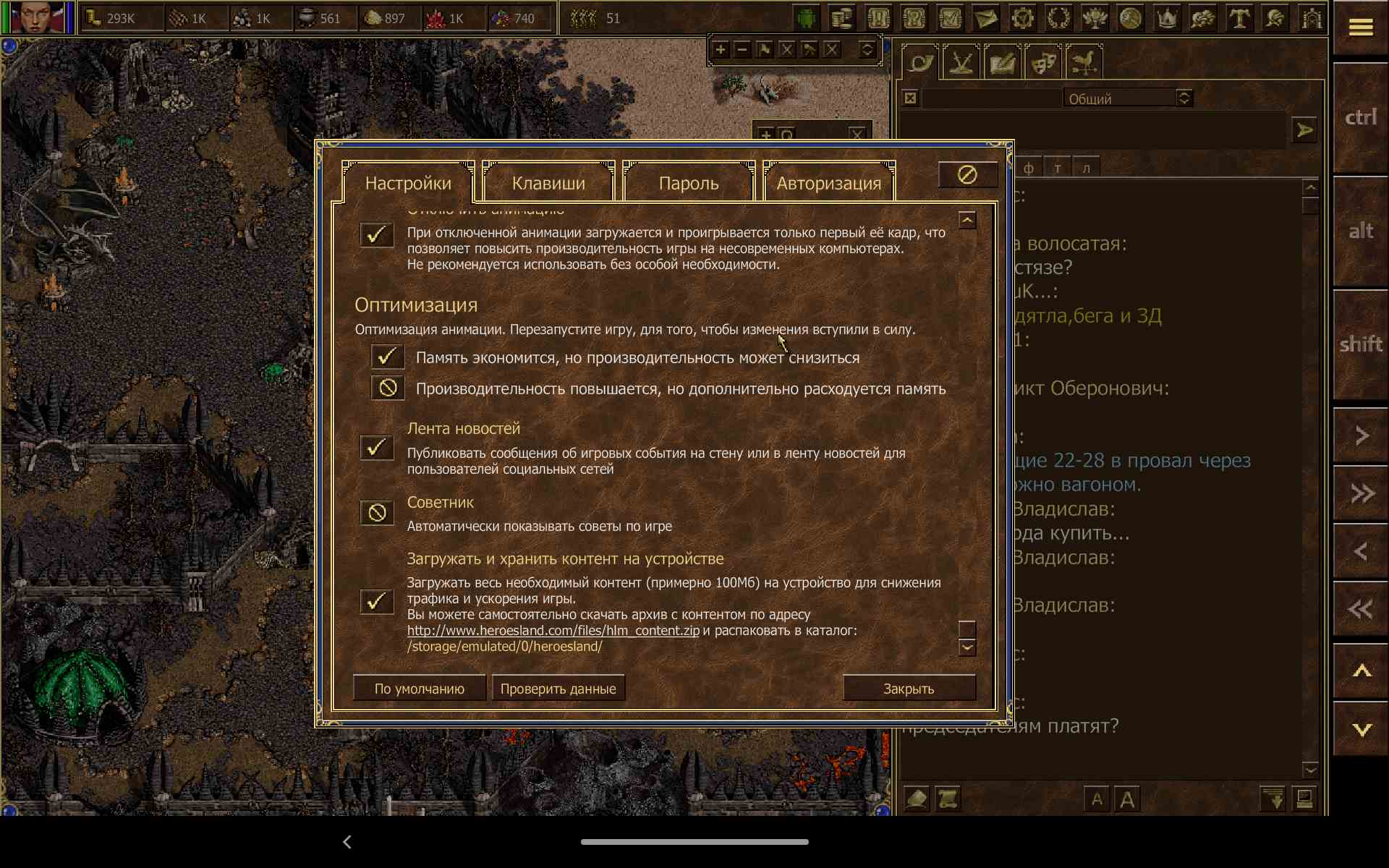
Task: Open the Общий chat channel dropdown
Action: (x=1184, y=98)
